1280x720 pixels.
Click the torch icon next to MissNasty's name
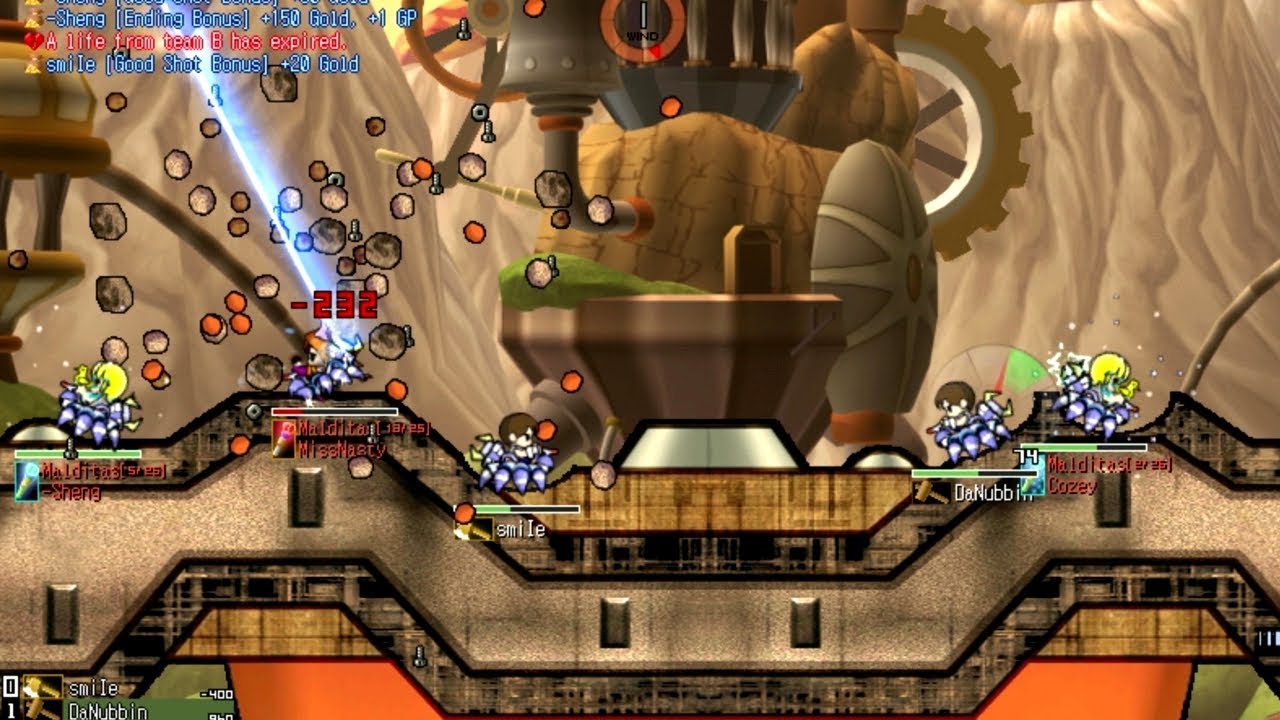coord(283,440)
